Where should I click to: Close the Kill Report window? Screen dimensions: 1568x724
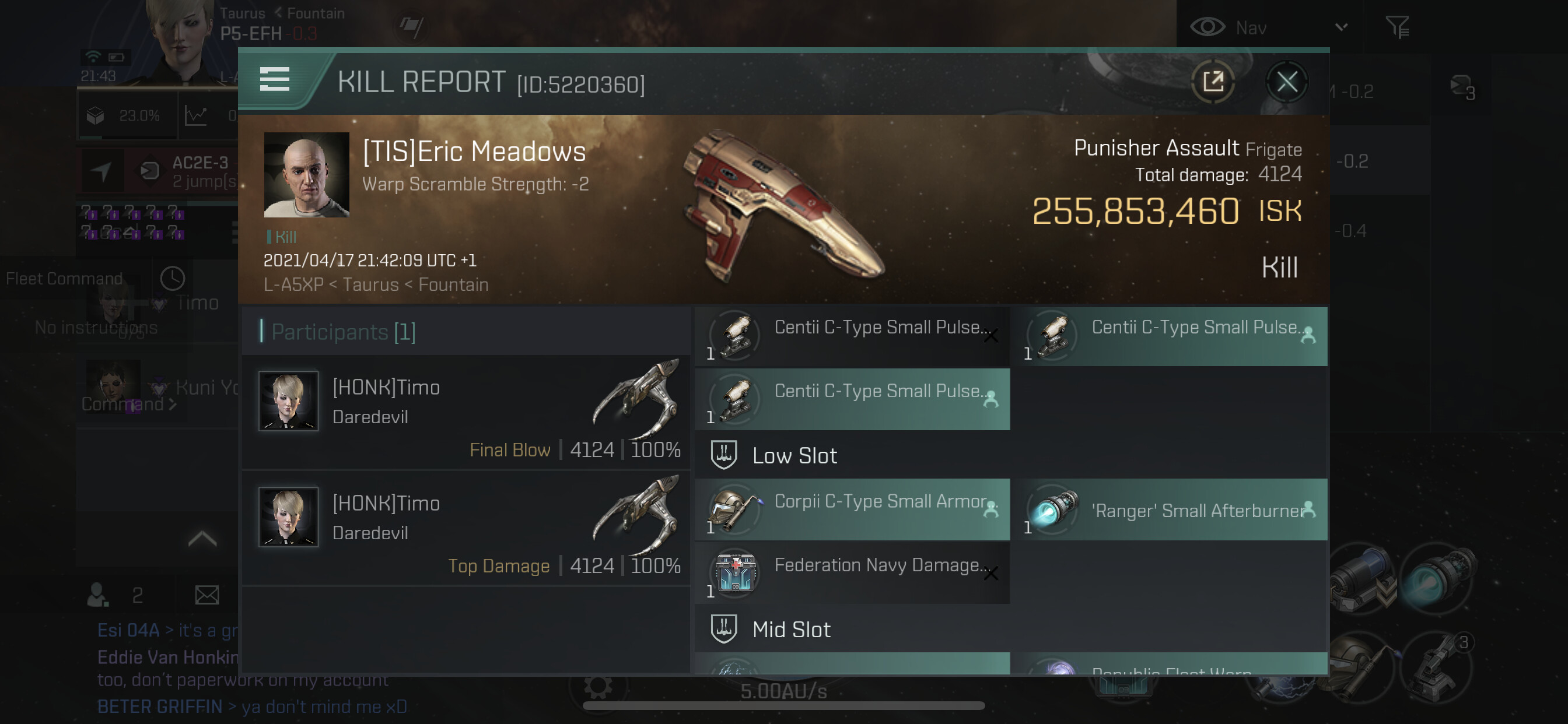pyautogui.click(x=1286, y=82)
